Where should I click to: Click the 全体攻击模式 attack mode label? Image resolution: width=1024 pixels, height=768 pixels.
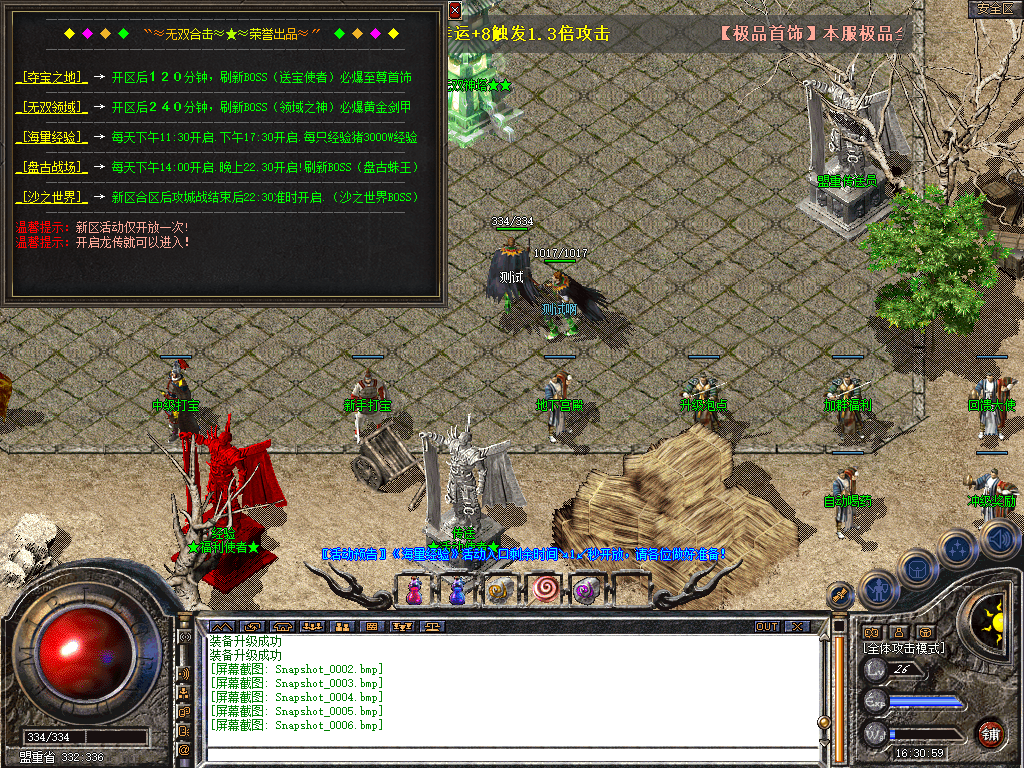tap(904, 649)
